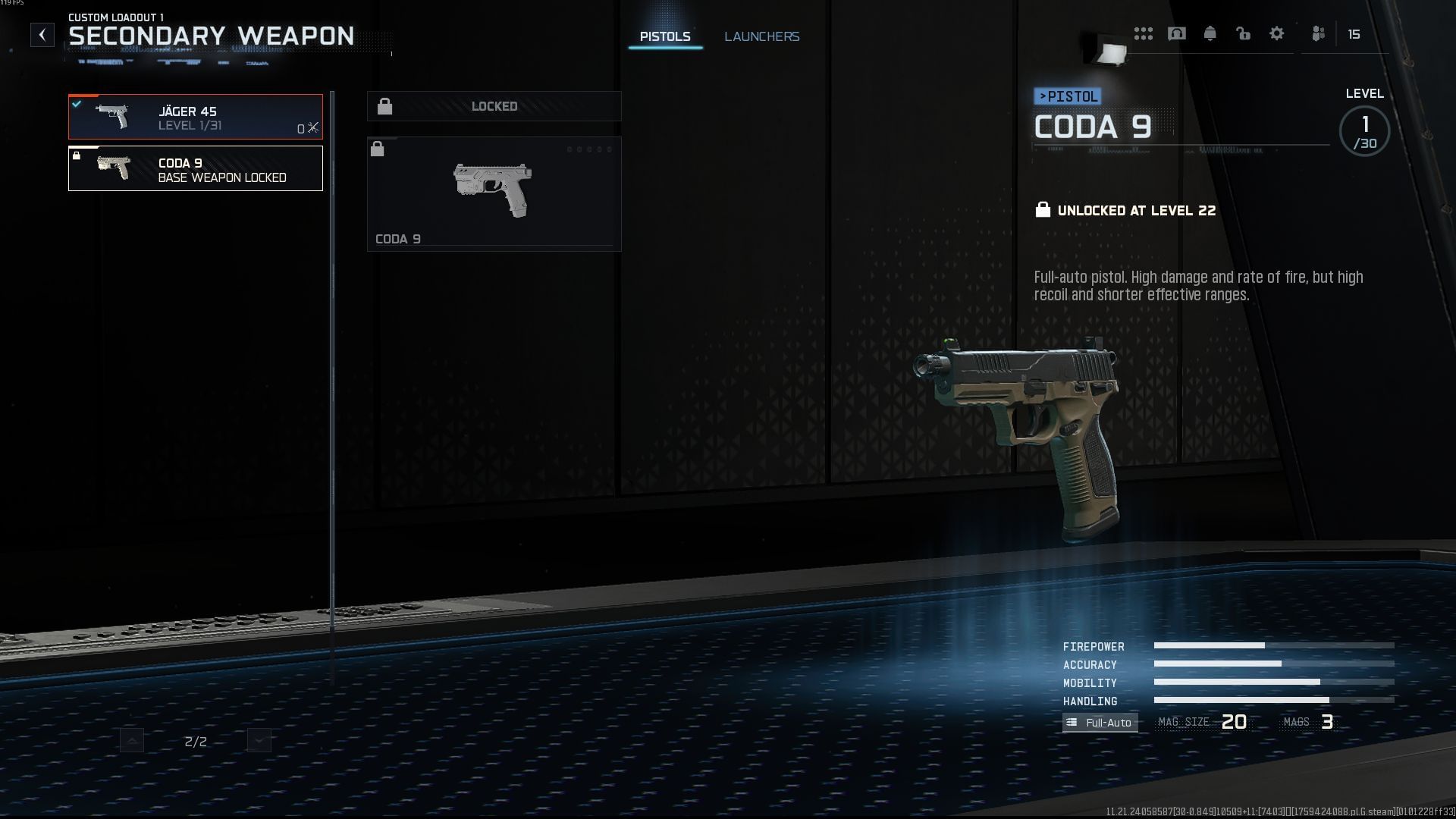Open the Launchers tab
Image resolution: width=1456 pixels, height=819 pixels.
coord(761,36)
